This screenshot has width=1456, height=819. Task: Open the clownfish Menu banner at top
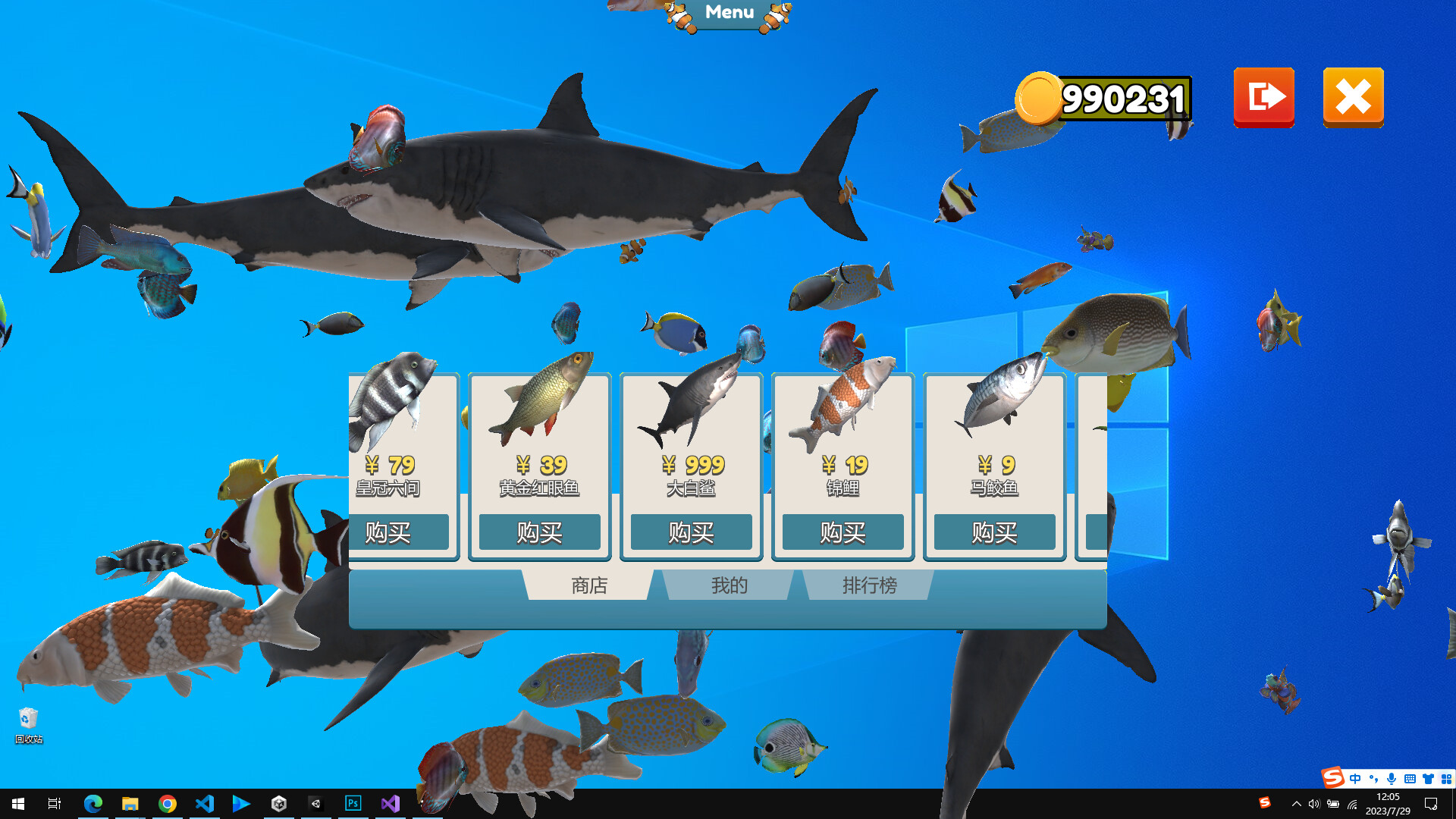[727, 12]
